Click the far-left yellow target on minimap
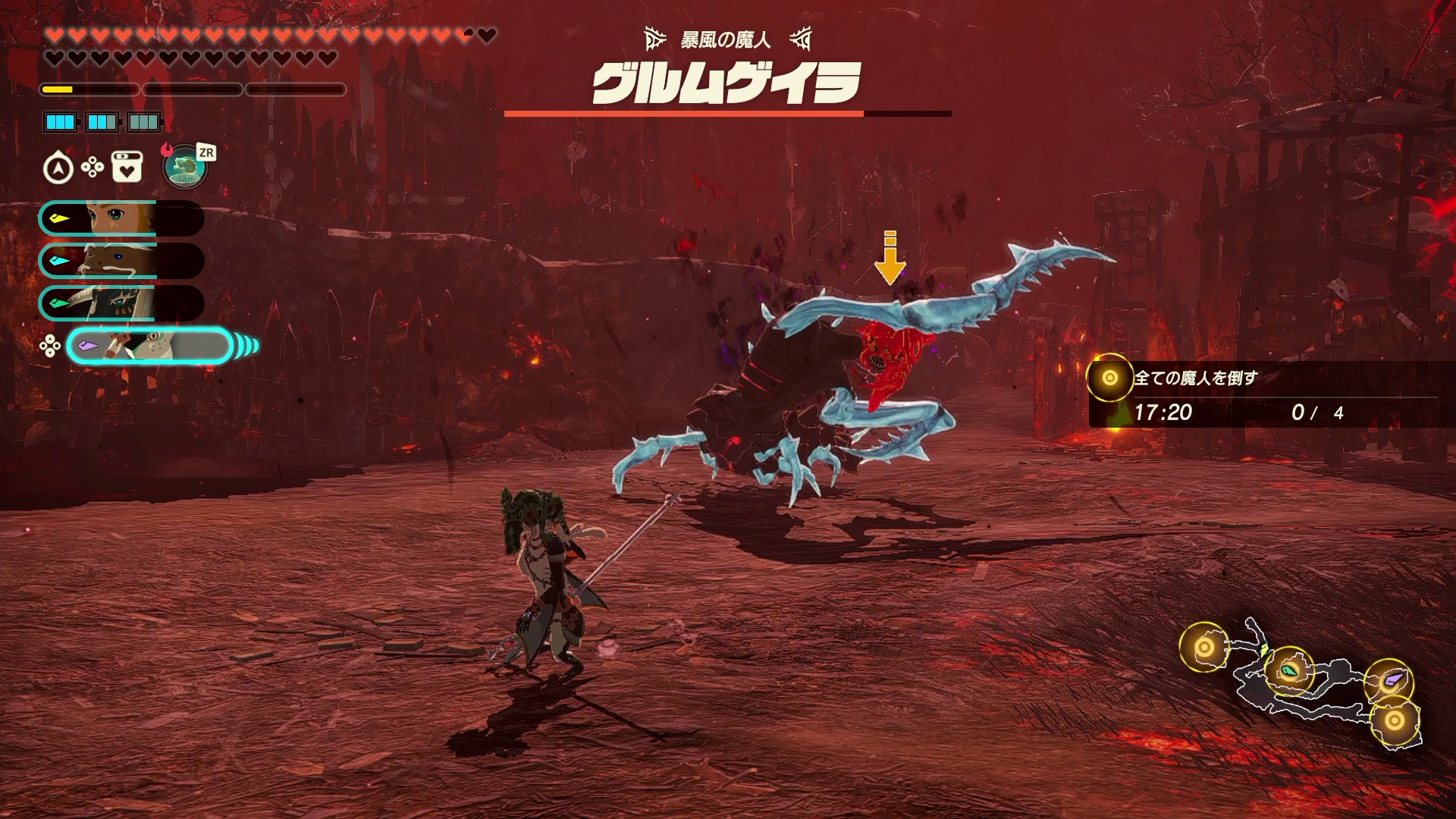Image resolution: width=1456 pixels, height=819 pixels. point(1204,648)
